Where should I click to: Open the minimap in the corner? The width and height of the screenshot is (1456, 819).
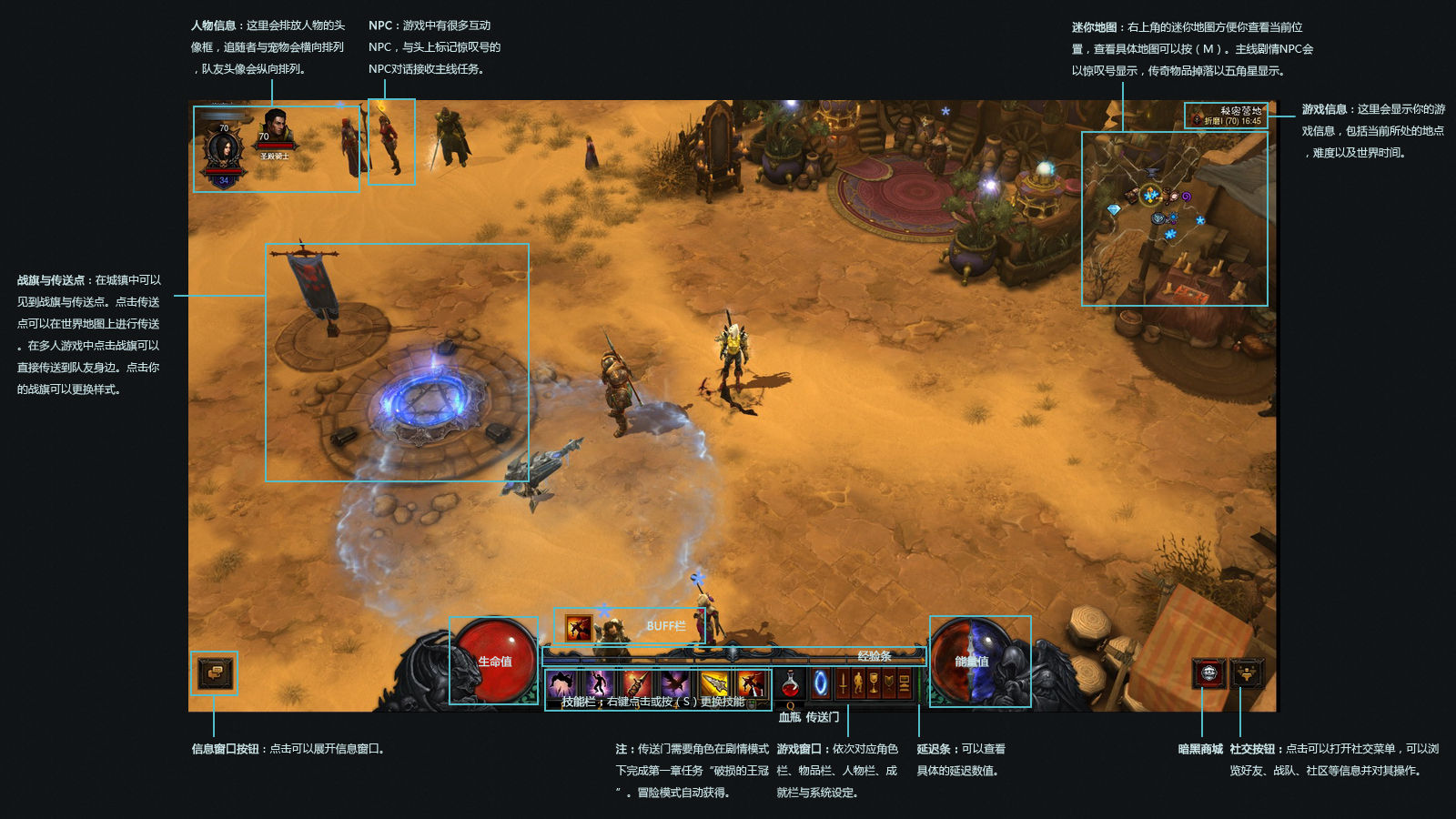(1174, 218)
